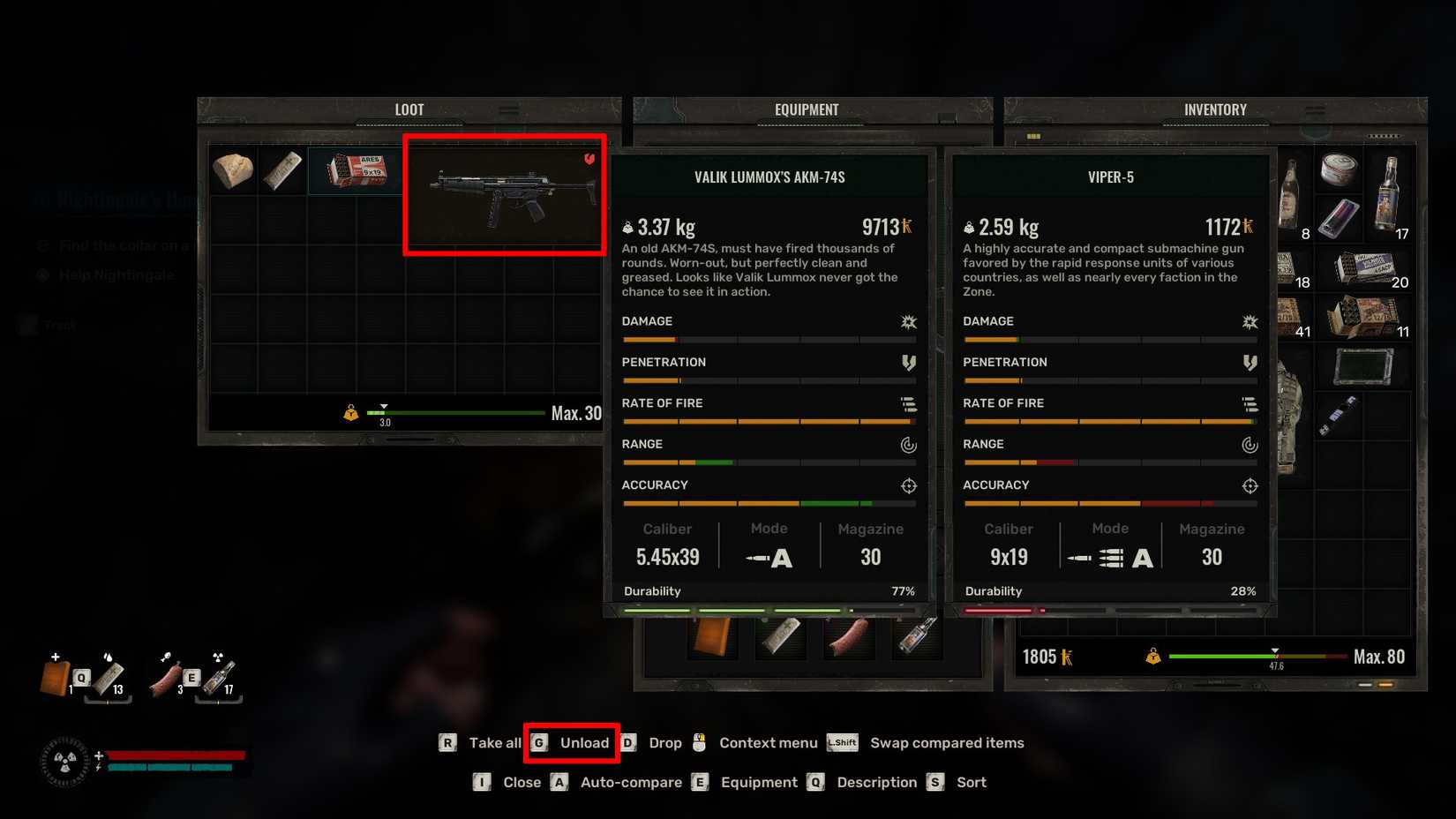This screenshot has width=1456, height=819.
Task: Activate Sort to organize the inventory
Action: (970, 782)
